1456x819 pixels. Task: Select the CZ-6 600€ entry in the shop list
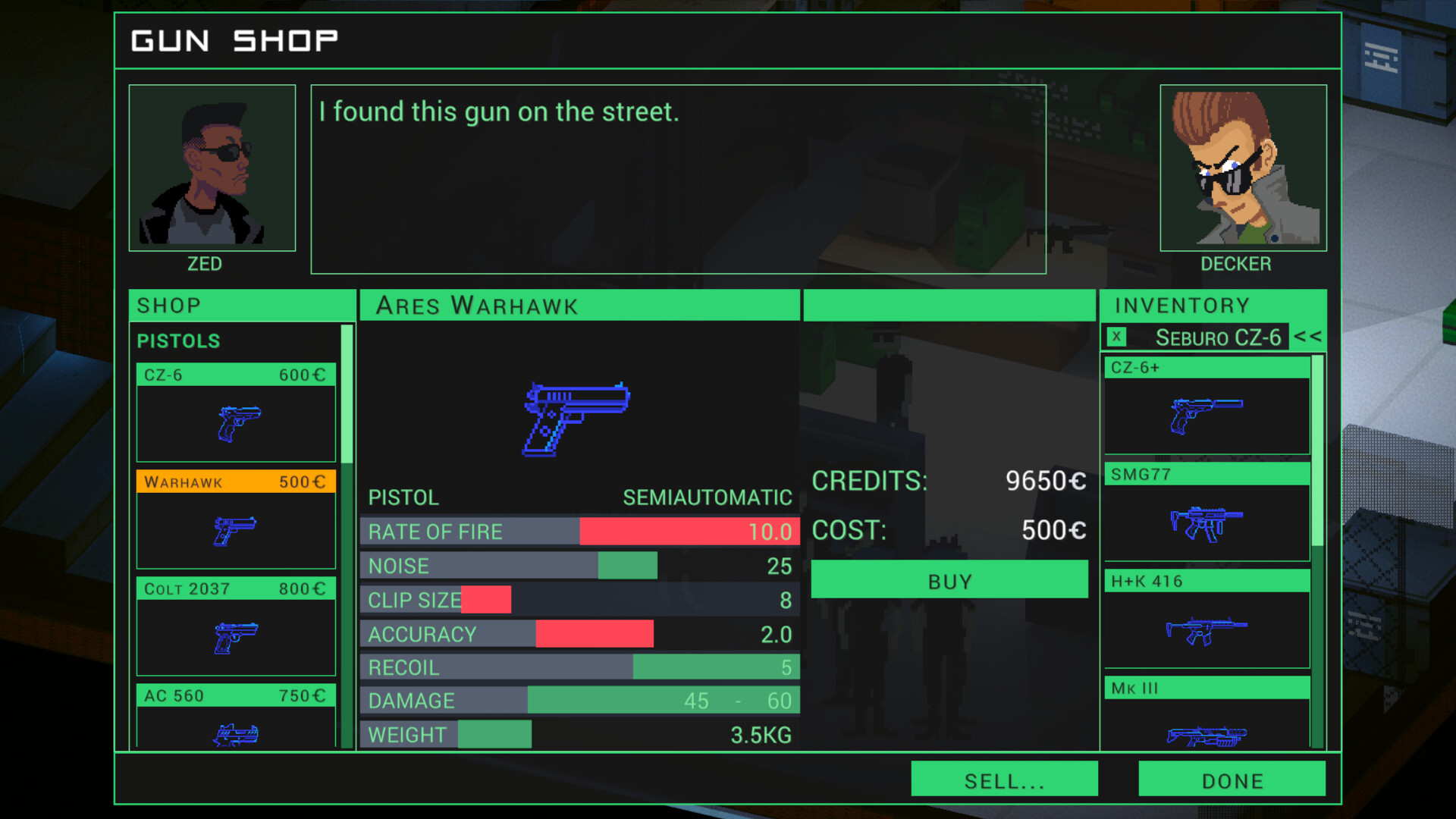coord(235,374)
